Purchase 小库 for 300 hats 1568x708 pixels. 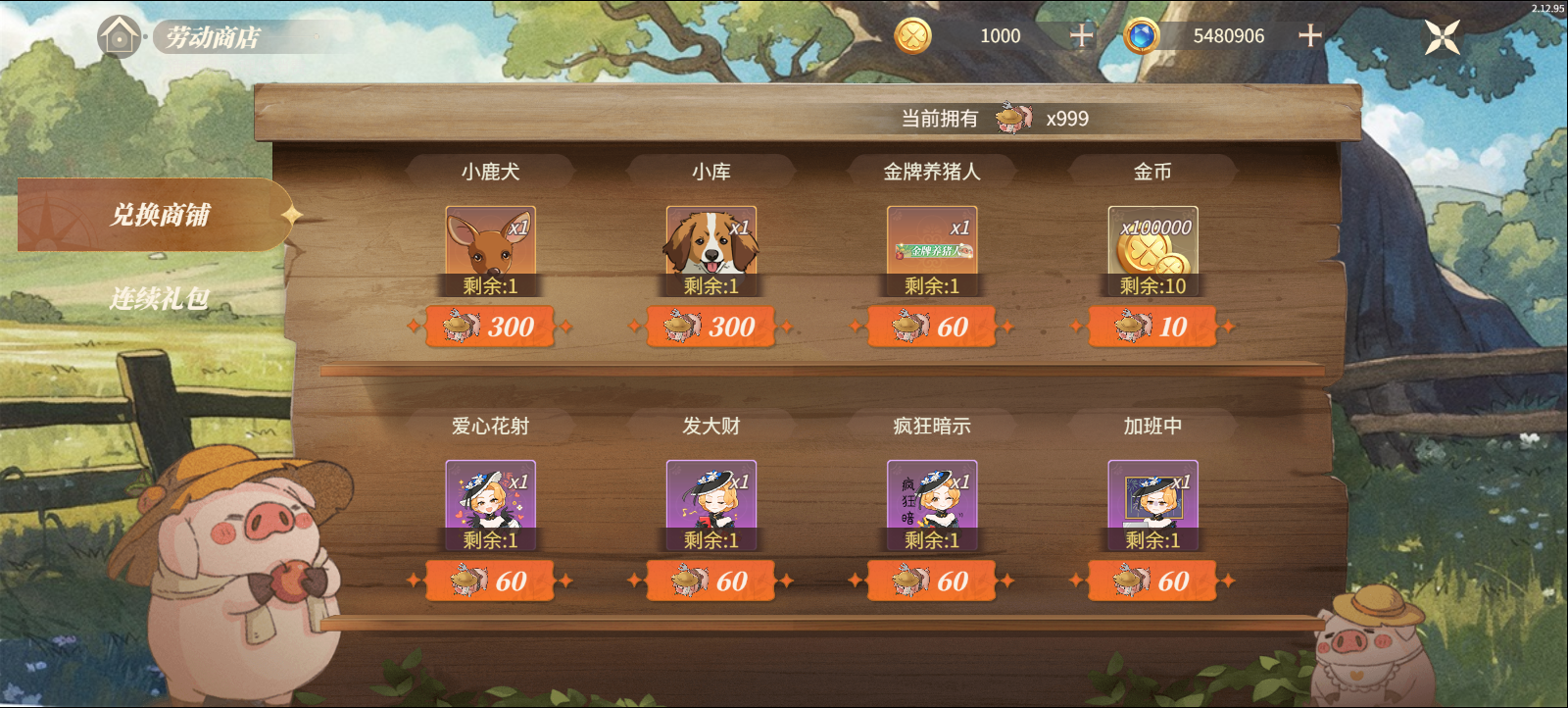pos(711,327)
